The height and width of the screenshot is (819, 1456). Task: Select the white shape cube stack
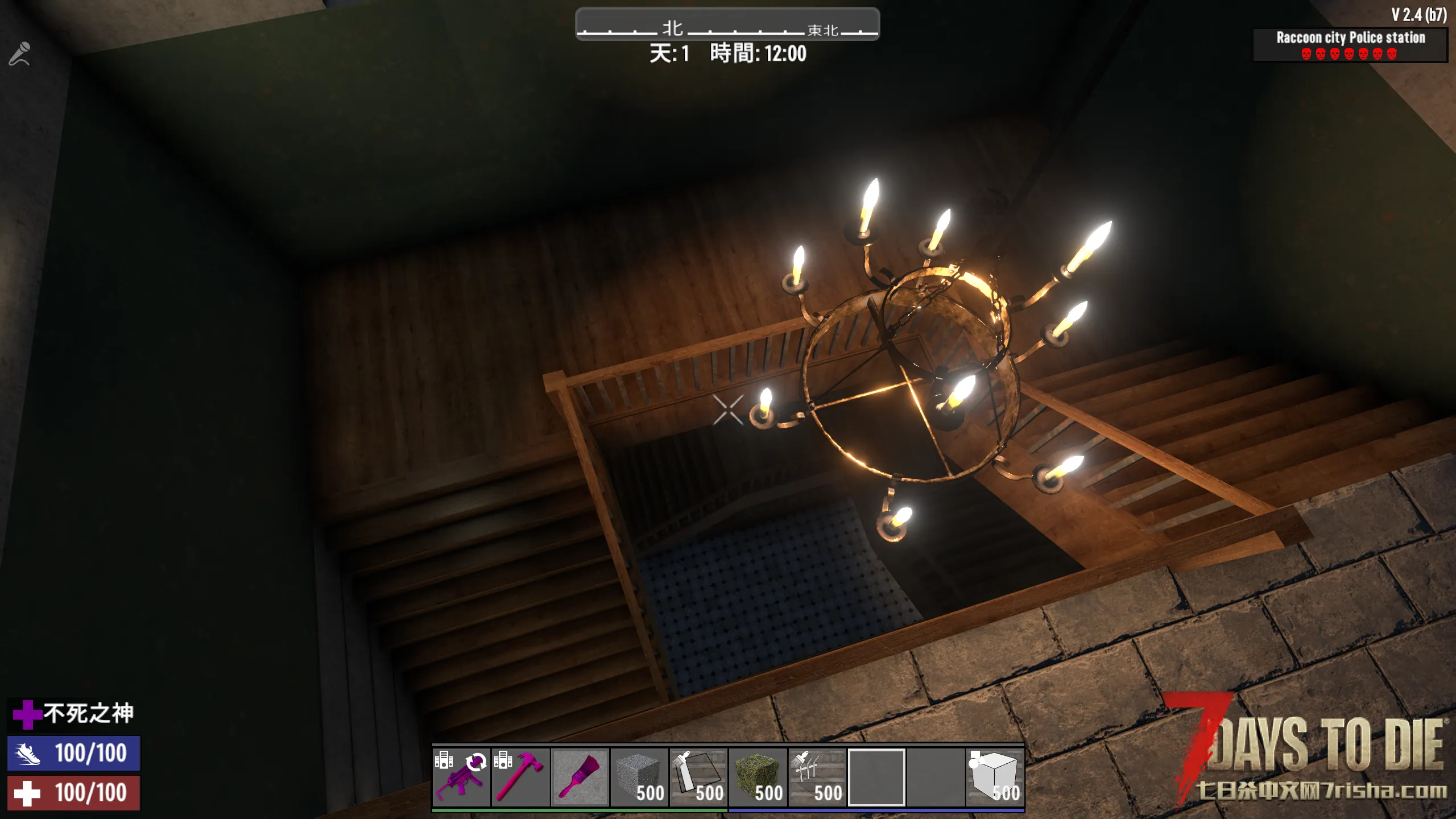995,777
